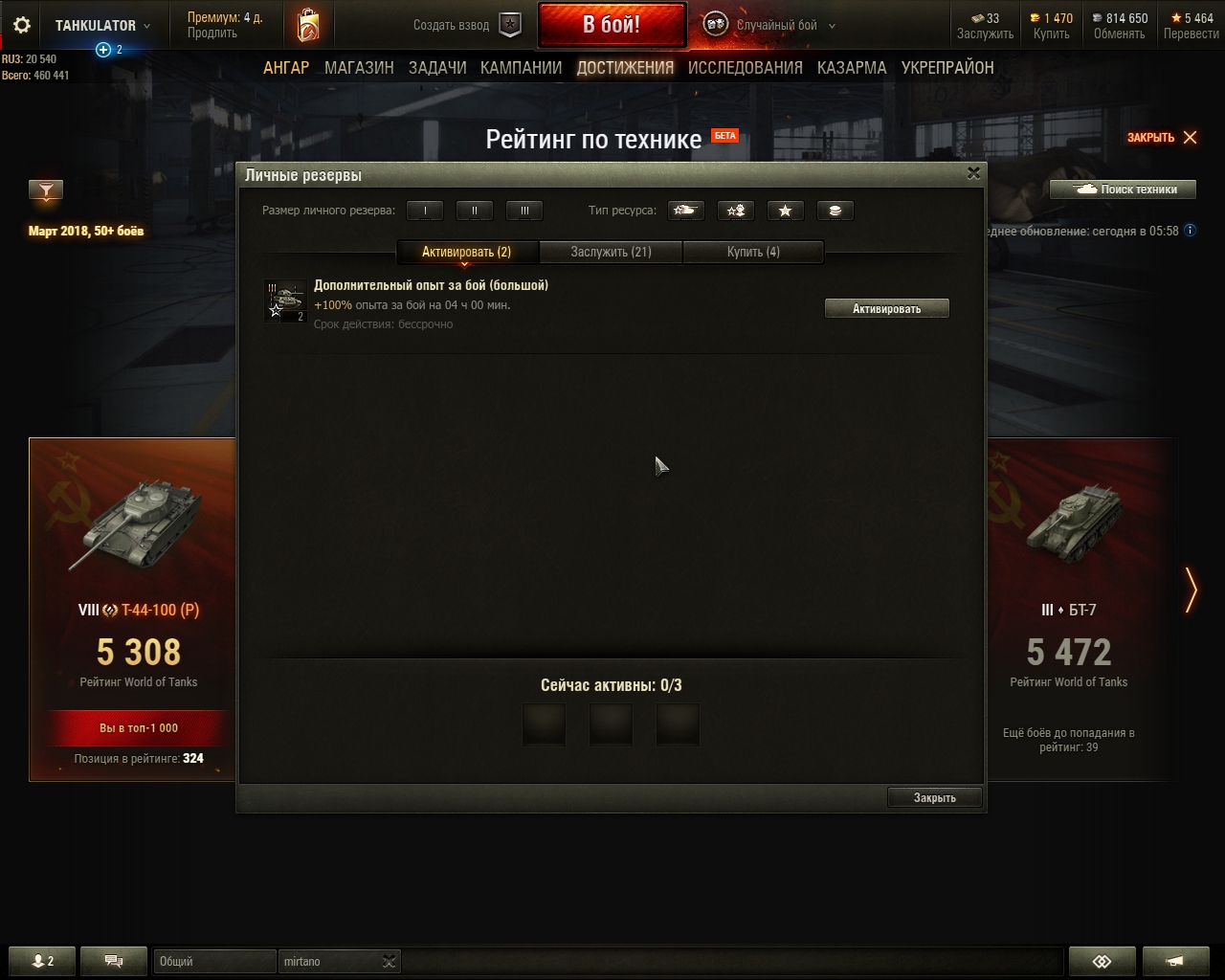Screen dimensions: 1225x980
Task: Go to the МАГАЗИН store
Action: [x=359, y=68]
